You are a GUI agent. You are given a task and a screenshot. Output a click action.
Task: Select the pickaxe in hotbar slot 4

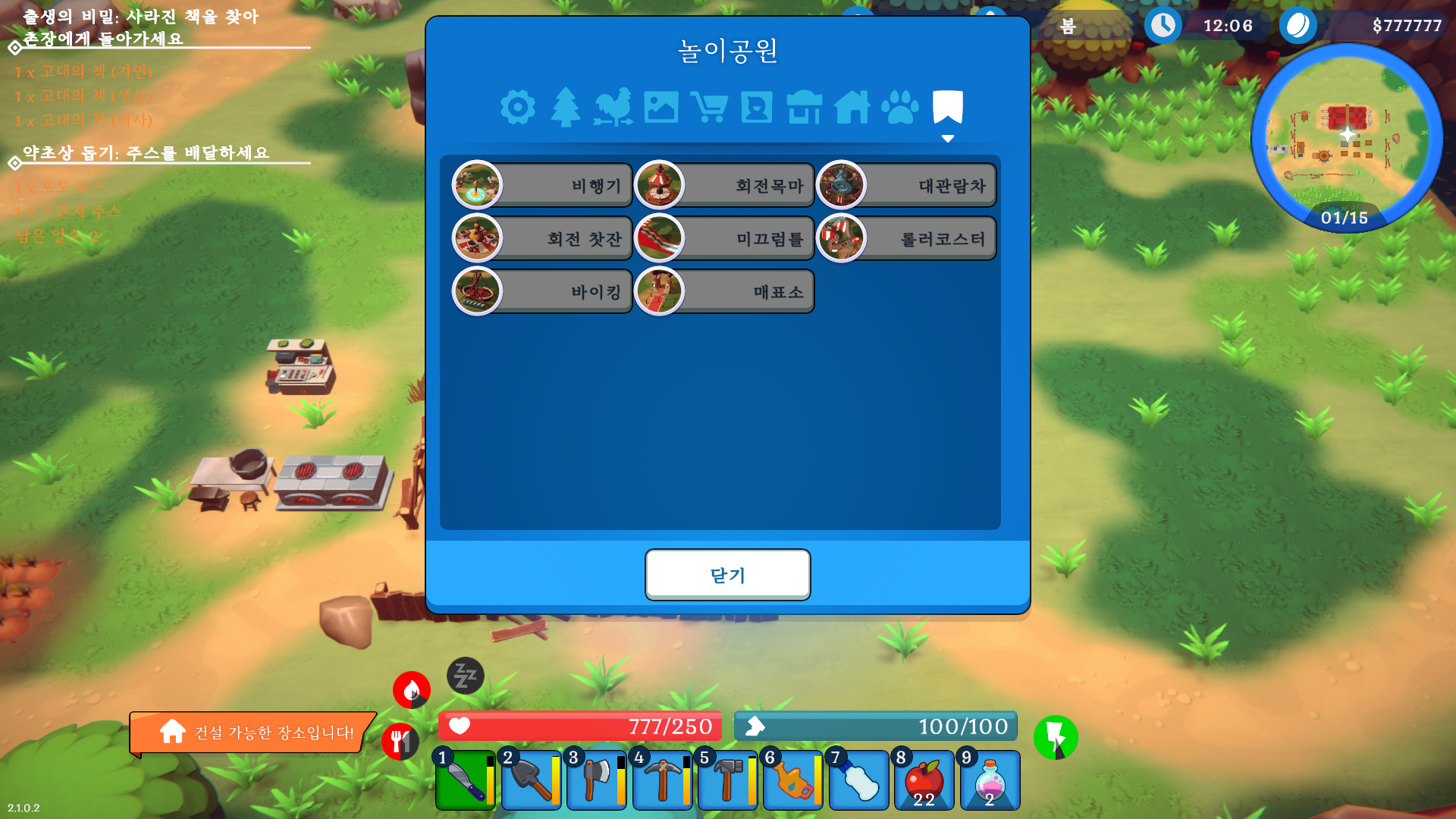coord(661,781)
